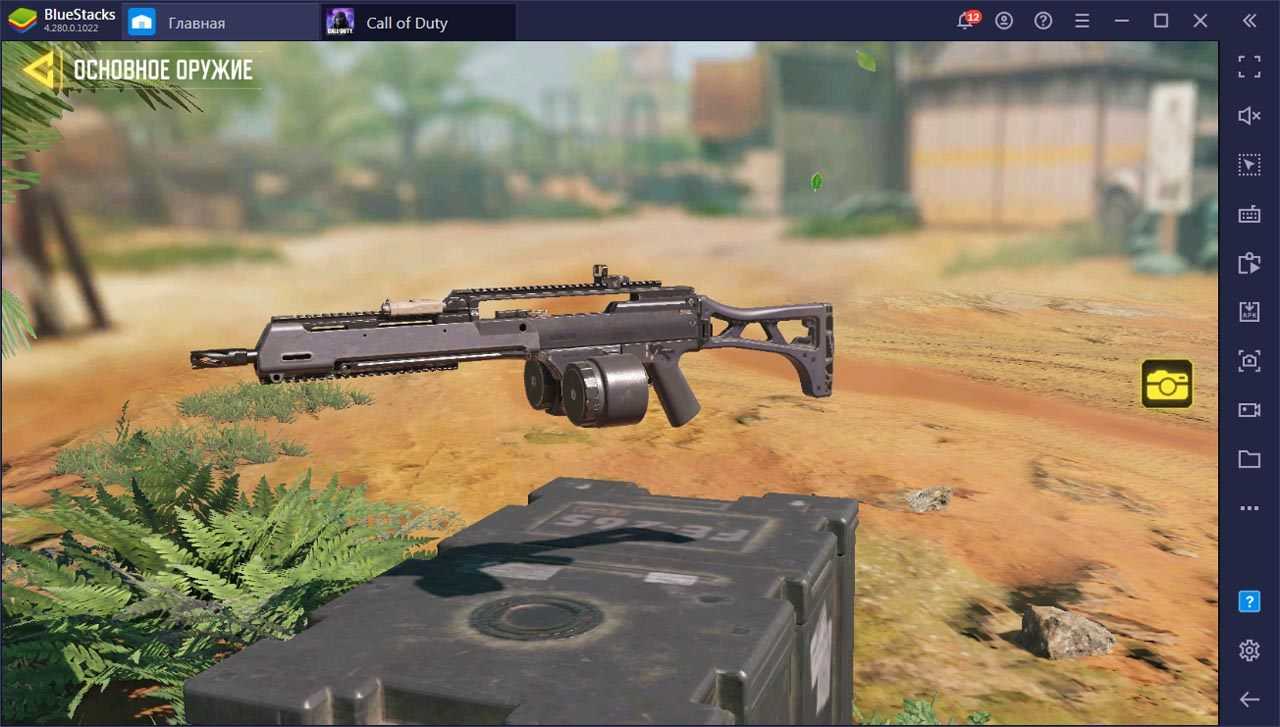This screenshot has height=727, width=1280.
Task: Open the BlueStacks Главная home tab
Action: tap(196, 22)
